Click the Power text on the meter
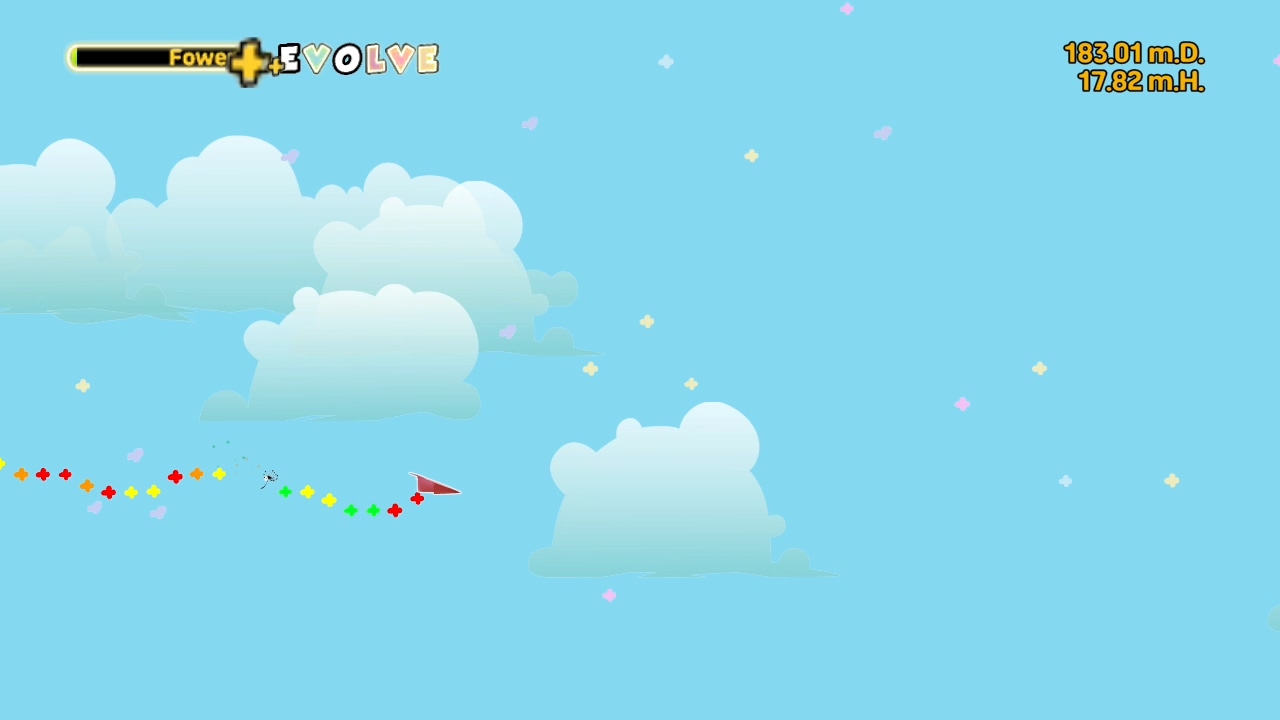 200,58
